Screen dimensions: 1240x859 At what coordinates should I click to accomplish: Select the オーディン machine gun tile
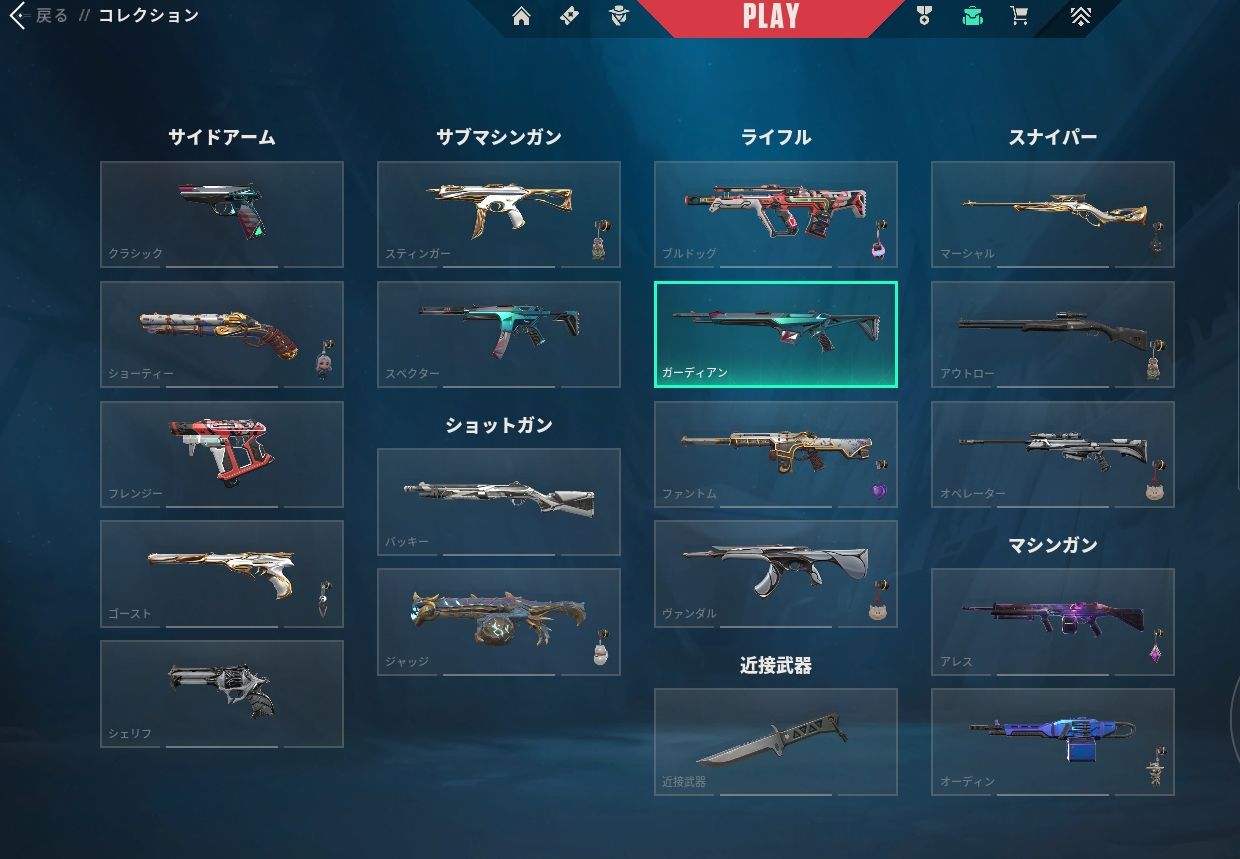coord(1052,741)
